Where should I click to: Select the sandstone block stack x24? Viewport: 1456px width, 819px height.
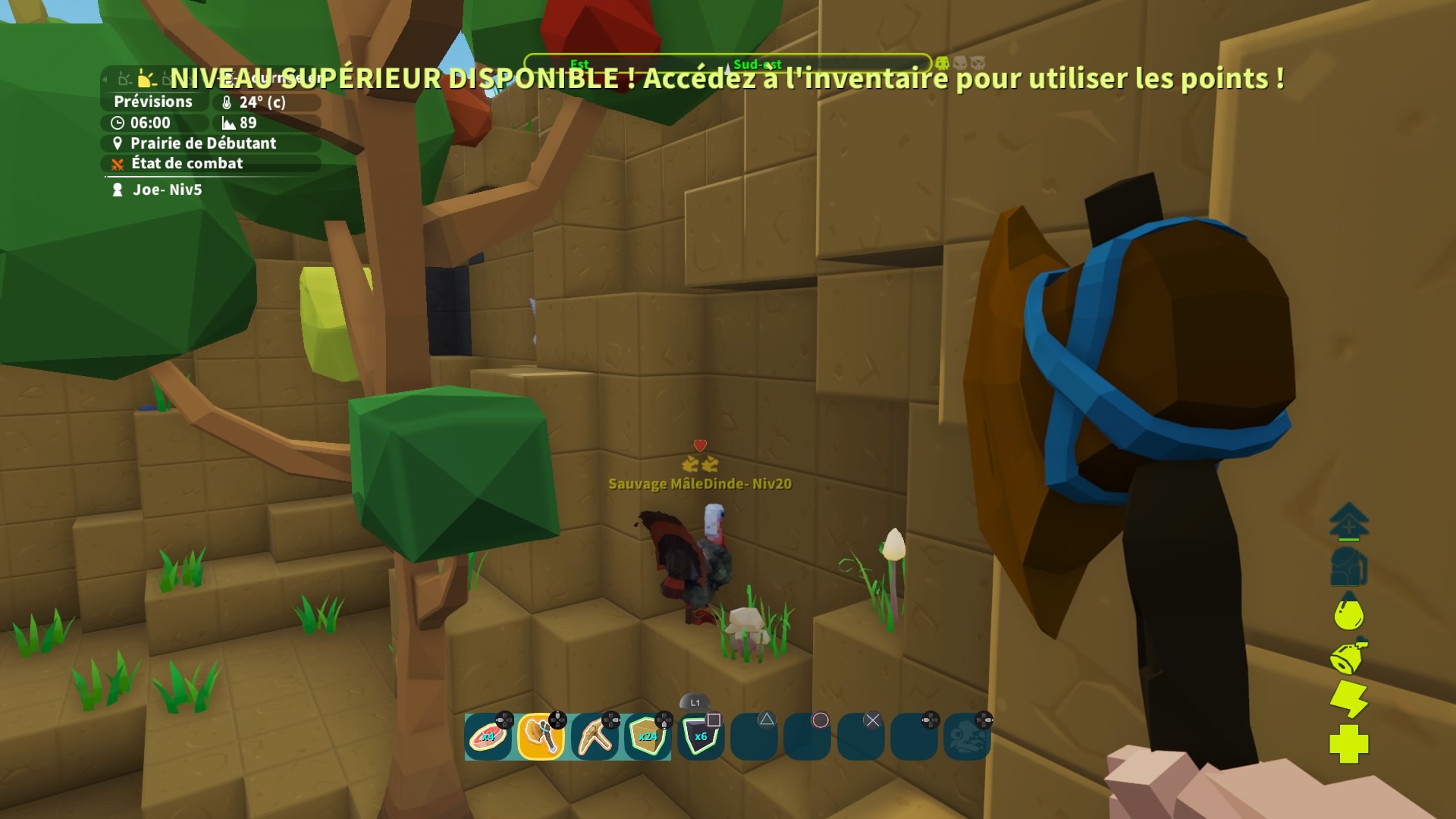coord(648,736)
